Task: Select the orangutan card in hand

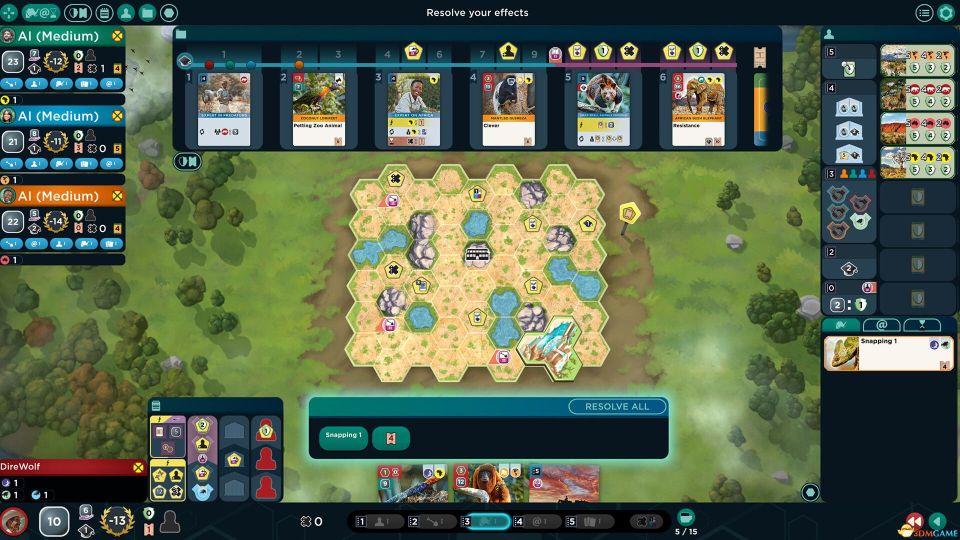Action: pyautogui.click(x=489, y=483)
